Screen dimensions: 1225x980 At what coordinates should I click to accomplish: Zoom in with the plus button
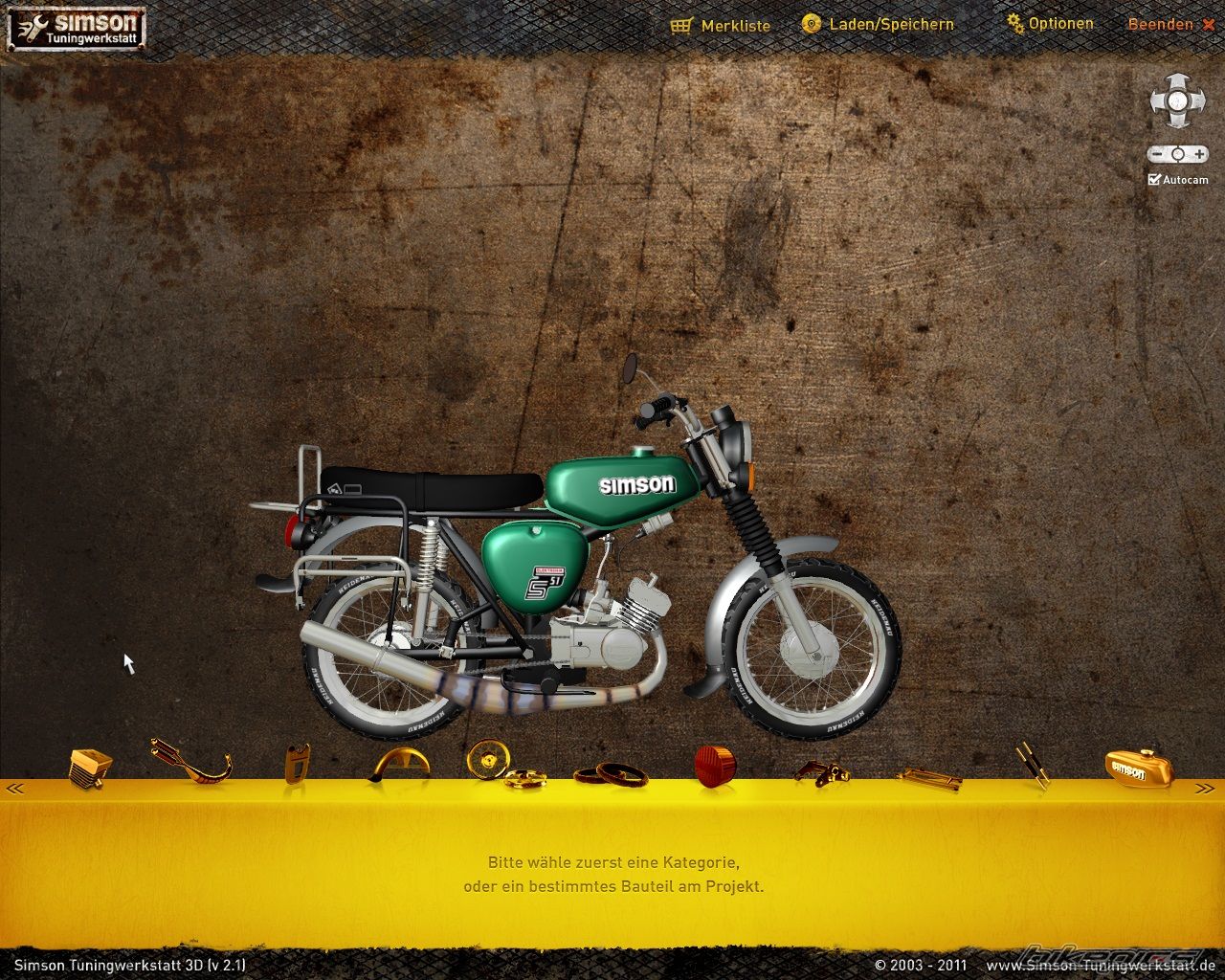click(x=1198, y=154)
